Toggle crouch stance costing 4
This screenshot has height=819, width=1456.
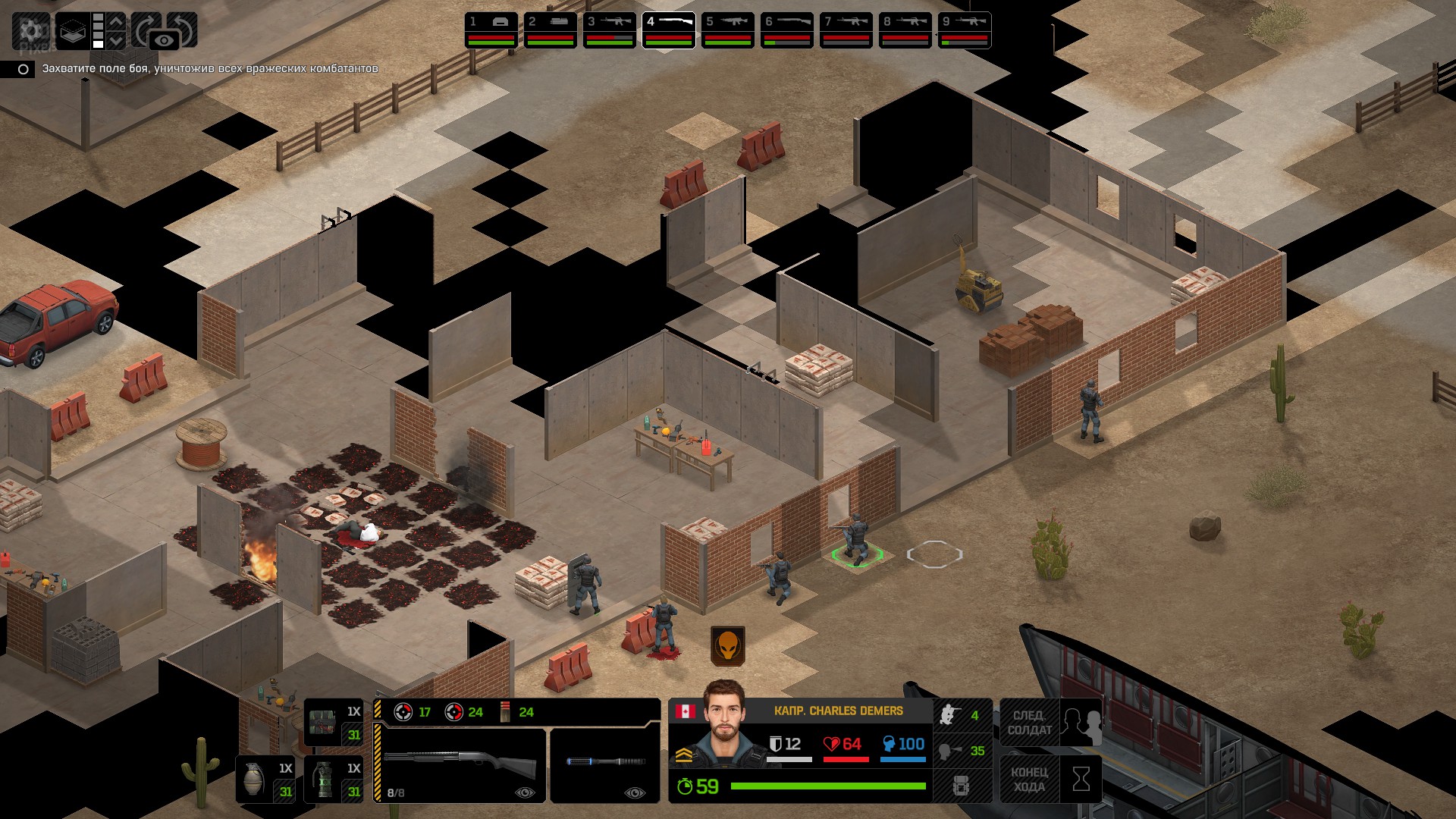(962, 715)
